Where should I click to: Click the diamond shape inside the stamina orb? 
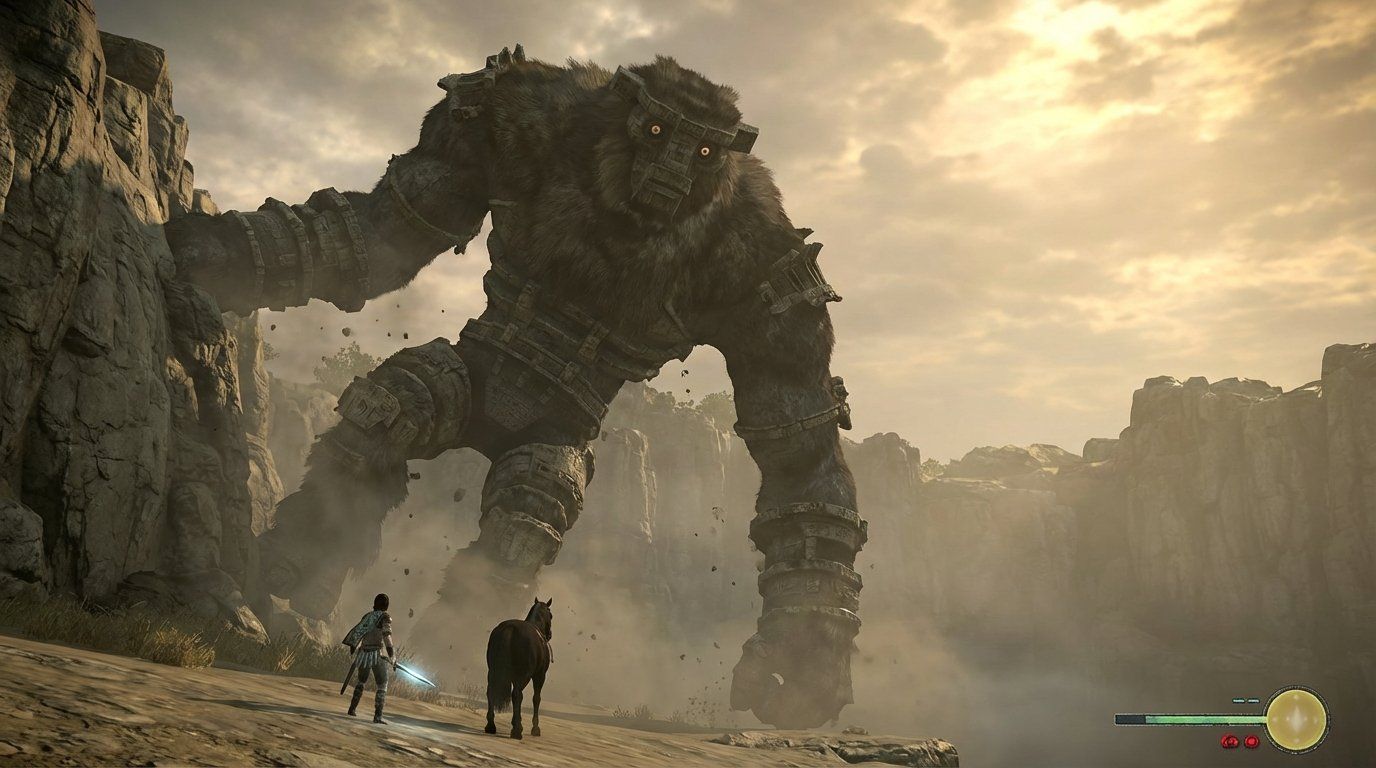[1296, 717]
